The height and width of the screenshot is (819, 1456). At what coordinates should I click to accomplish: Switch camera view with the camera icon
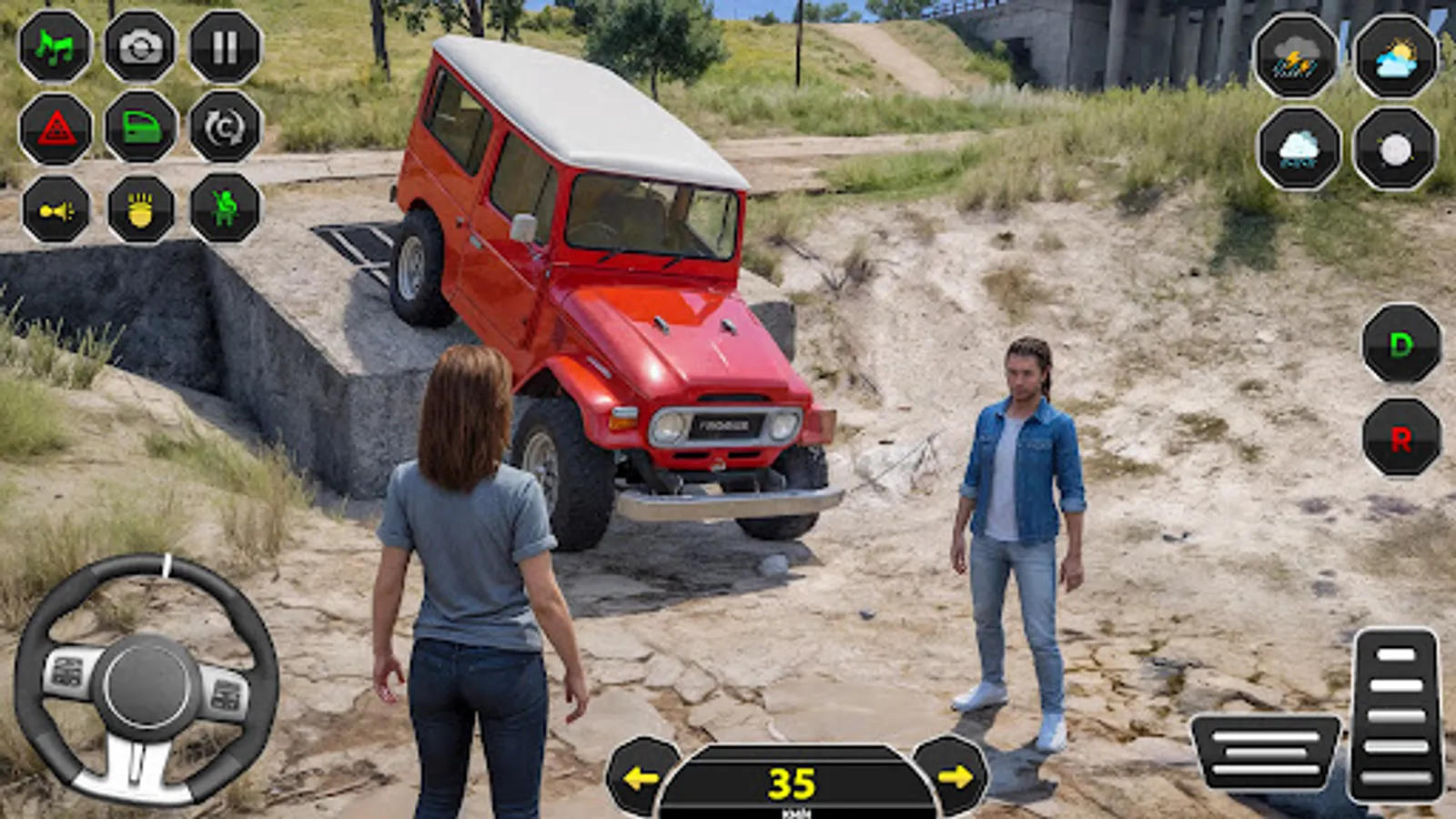pyautogui.click(x=141, y=50)
